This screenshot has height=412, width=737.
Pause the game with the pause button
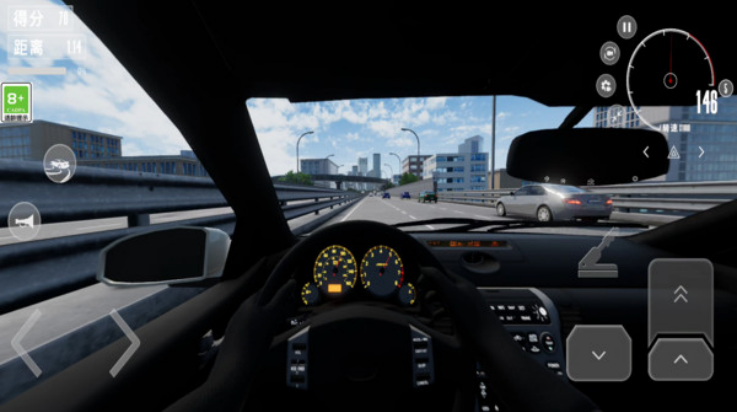(626, 27)
